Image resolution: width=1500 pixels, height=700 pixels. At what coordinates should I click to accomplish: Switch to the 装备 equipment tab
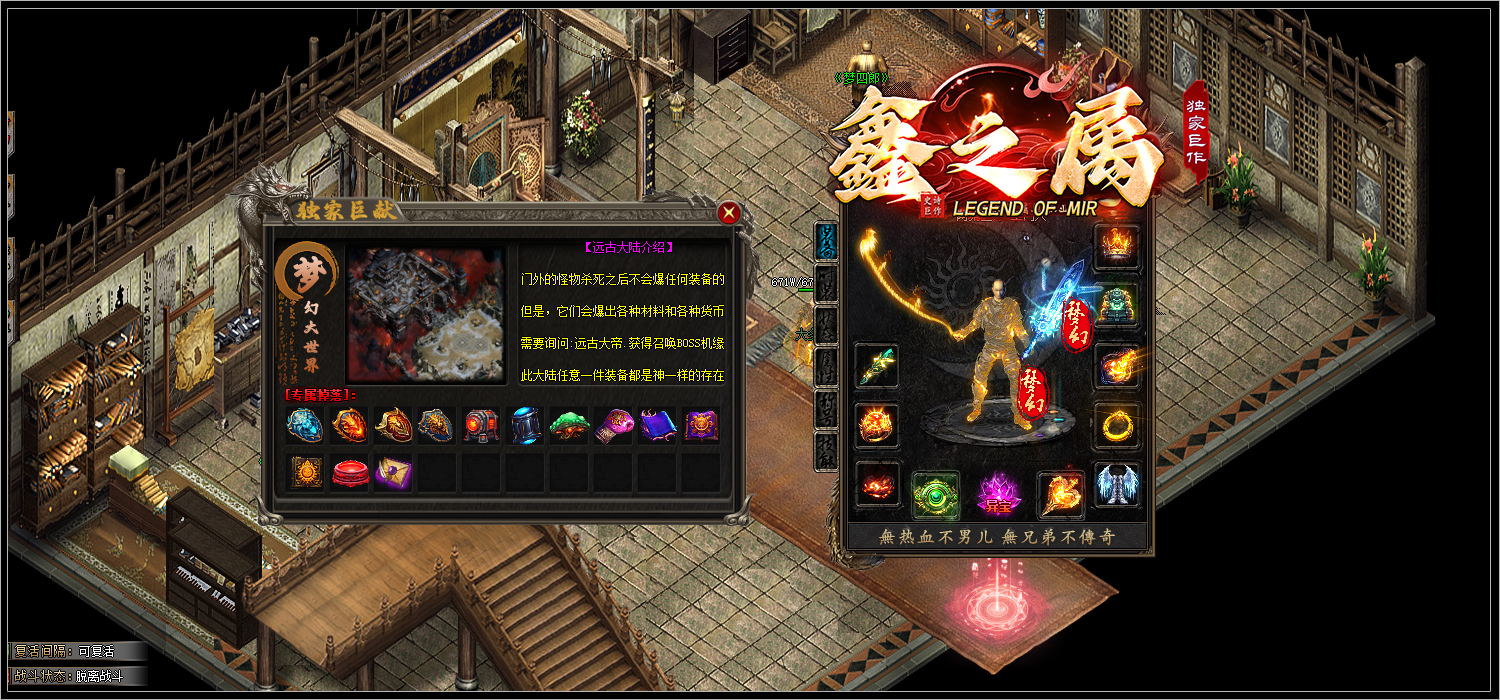pos(827,240)
